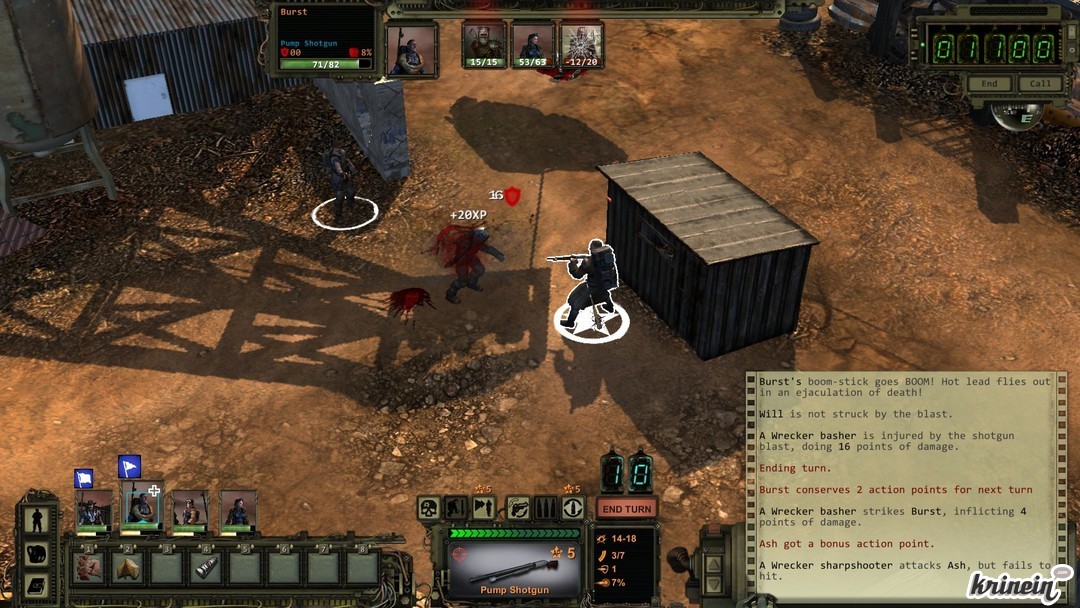Open the backpack inventory icon
The height and width of the screenshot is (608, 1080).
point(37,554)
